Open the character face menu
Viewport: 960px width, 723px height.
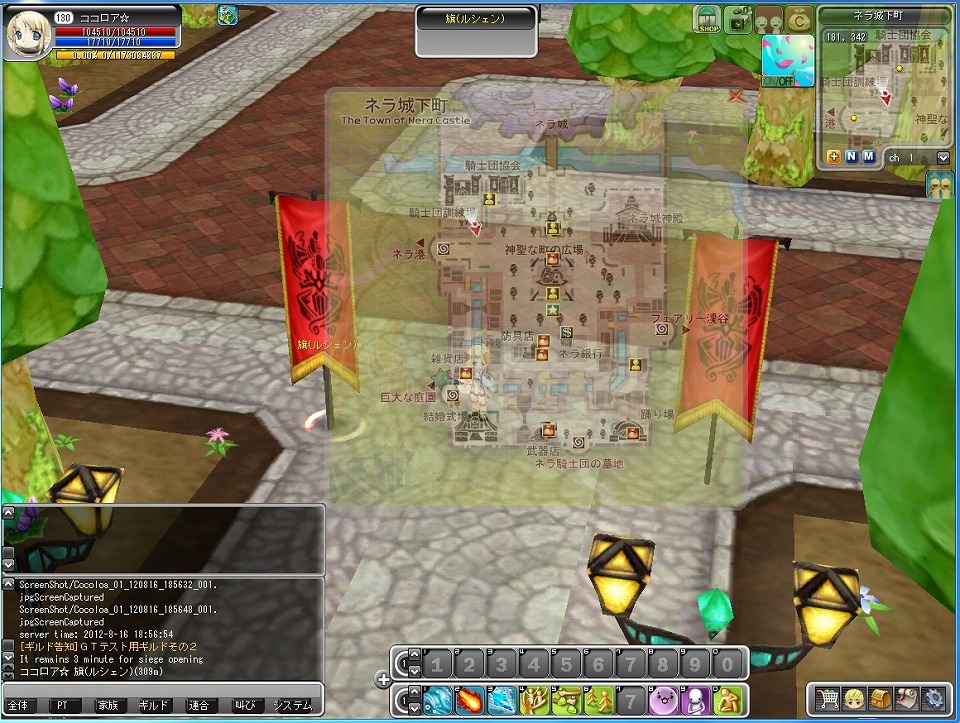coord(854,698)
